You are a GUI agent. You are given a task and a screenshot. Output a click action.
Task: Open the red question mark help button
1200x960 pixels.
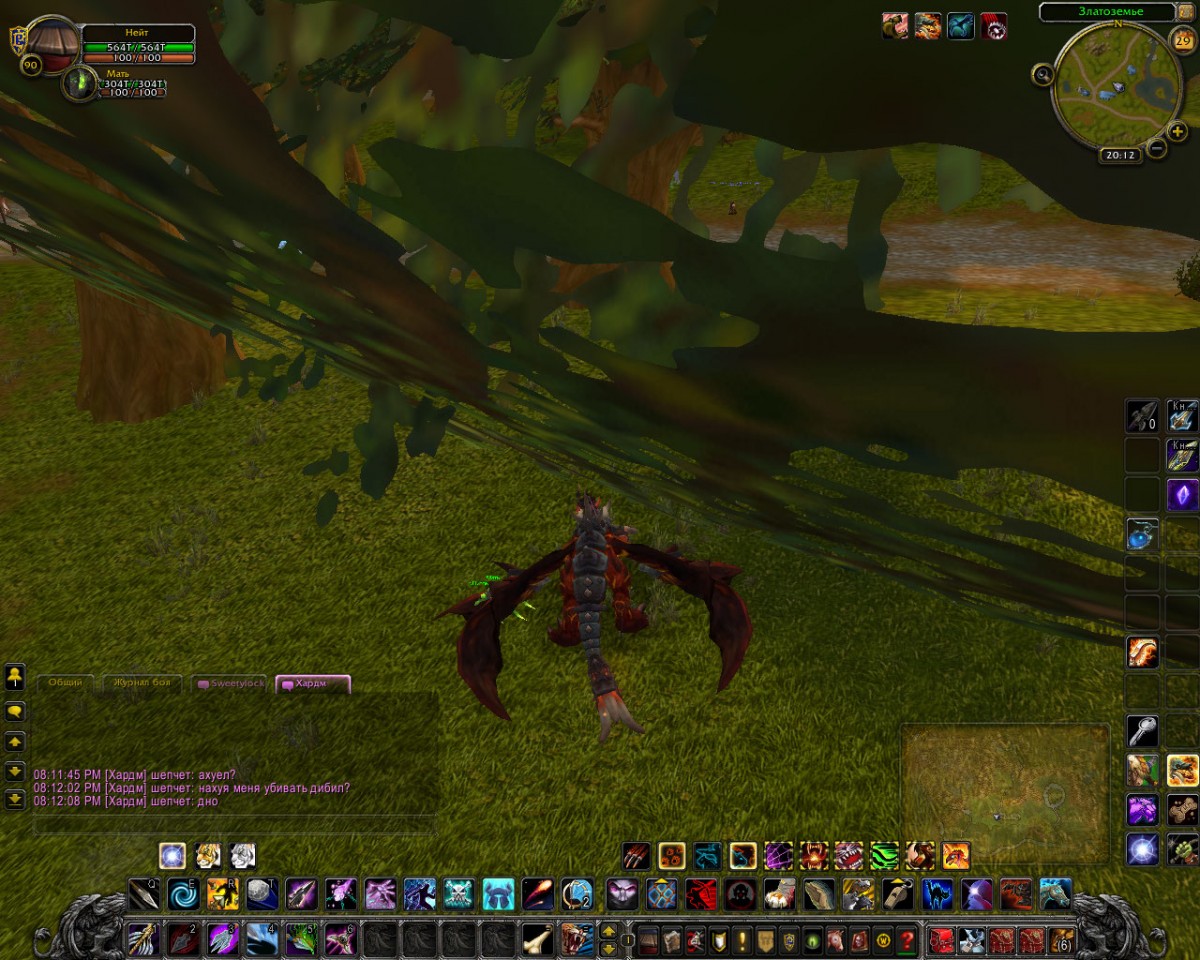[x=907, y=940]
